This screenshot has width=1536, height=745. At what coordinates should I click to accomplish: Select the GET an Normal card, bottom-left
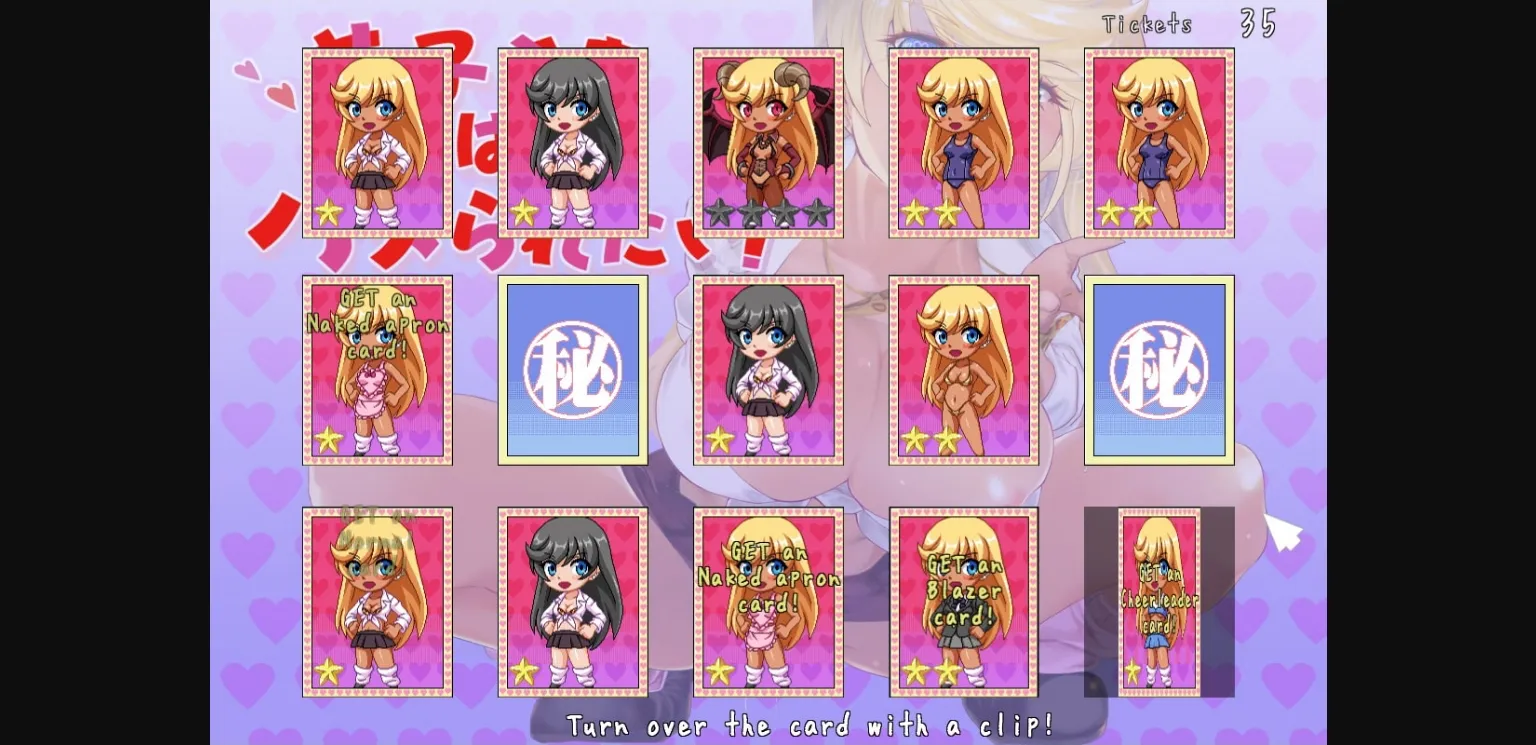pyautogui.click(x=376, y=600)
